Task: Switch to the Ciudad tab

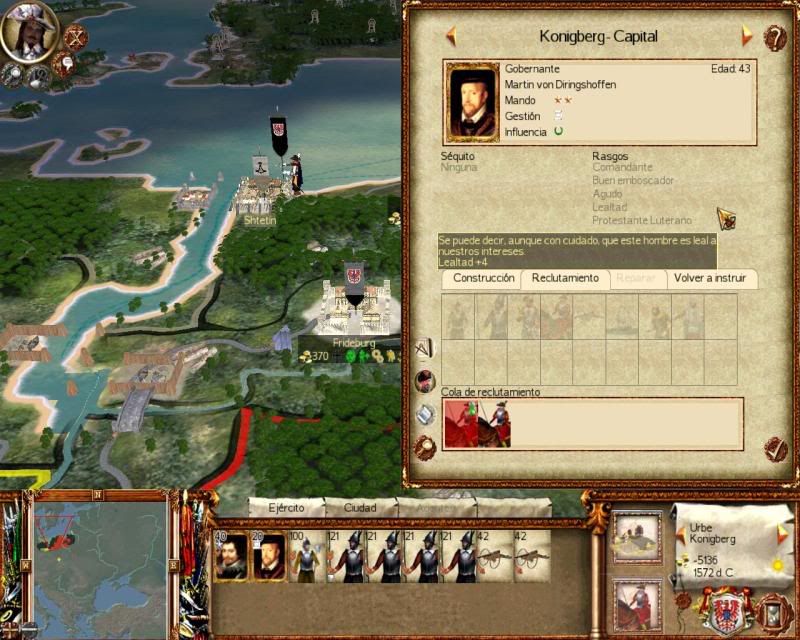Action: point(360,507)
